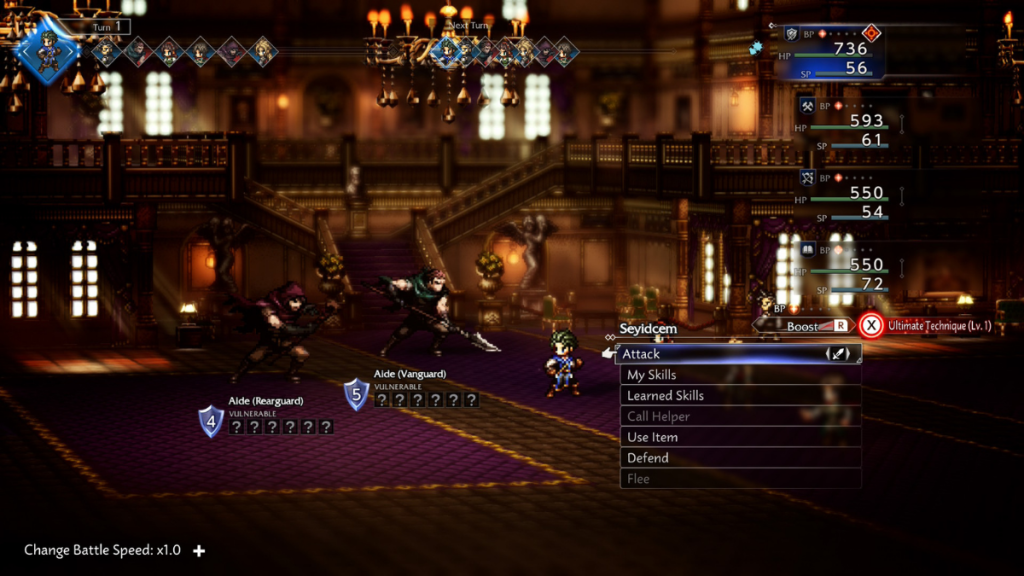Screen dimensions: 1024x576
Task: Select the greyed-out Call Helper option
Action: (x=738, y=417)
